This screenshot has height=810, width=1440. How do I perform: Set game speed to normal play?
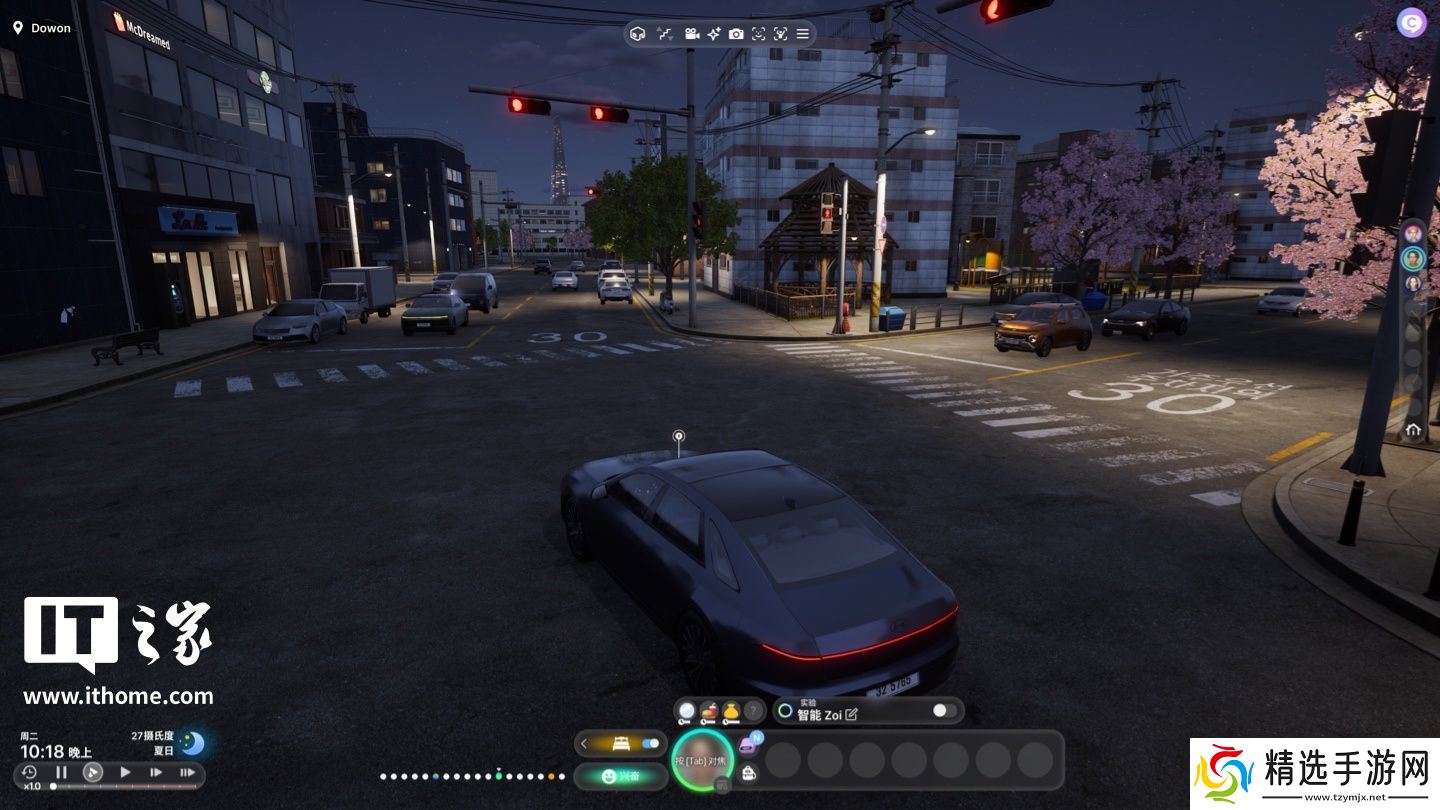pos(125,772)
